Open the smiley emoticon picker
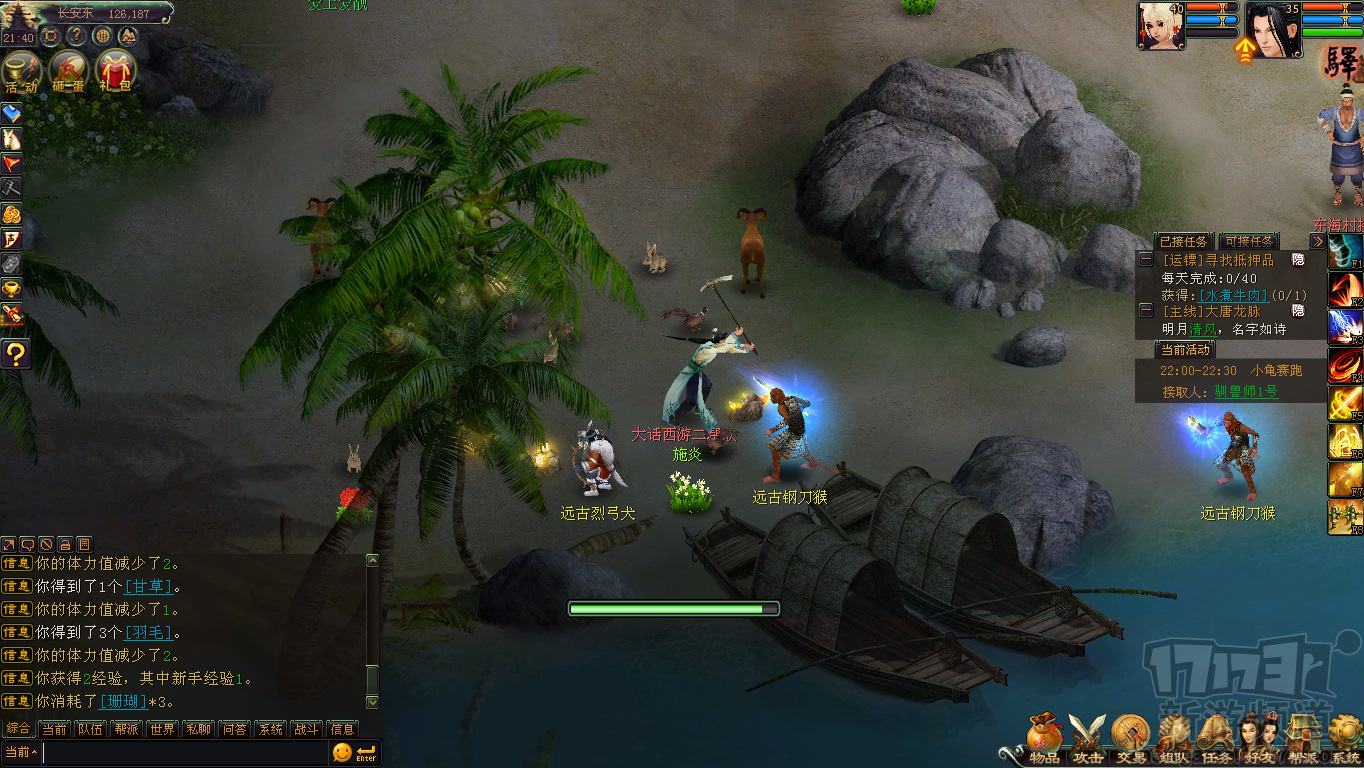 tap(342, 752)
